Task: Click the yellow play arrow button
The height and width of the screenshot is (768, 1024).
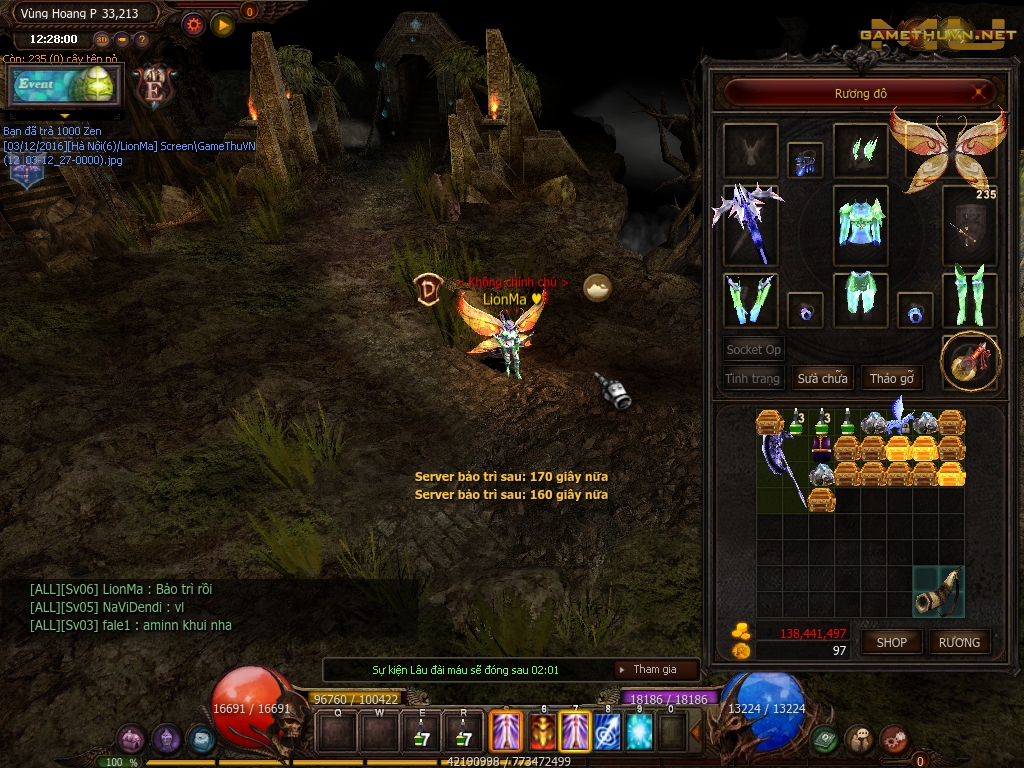Action: tap(222, 24)
